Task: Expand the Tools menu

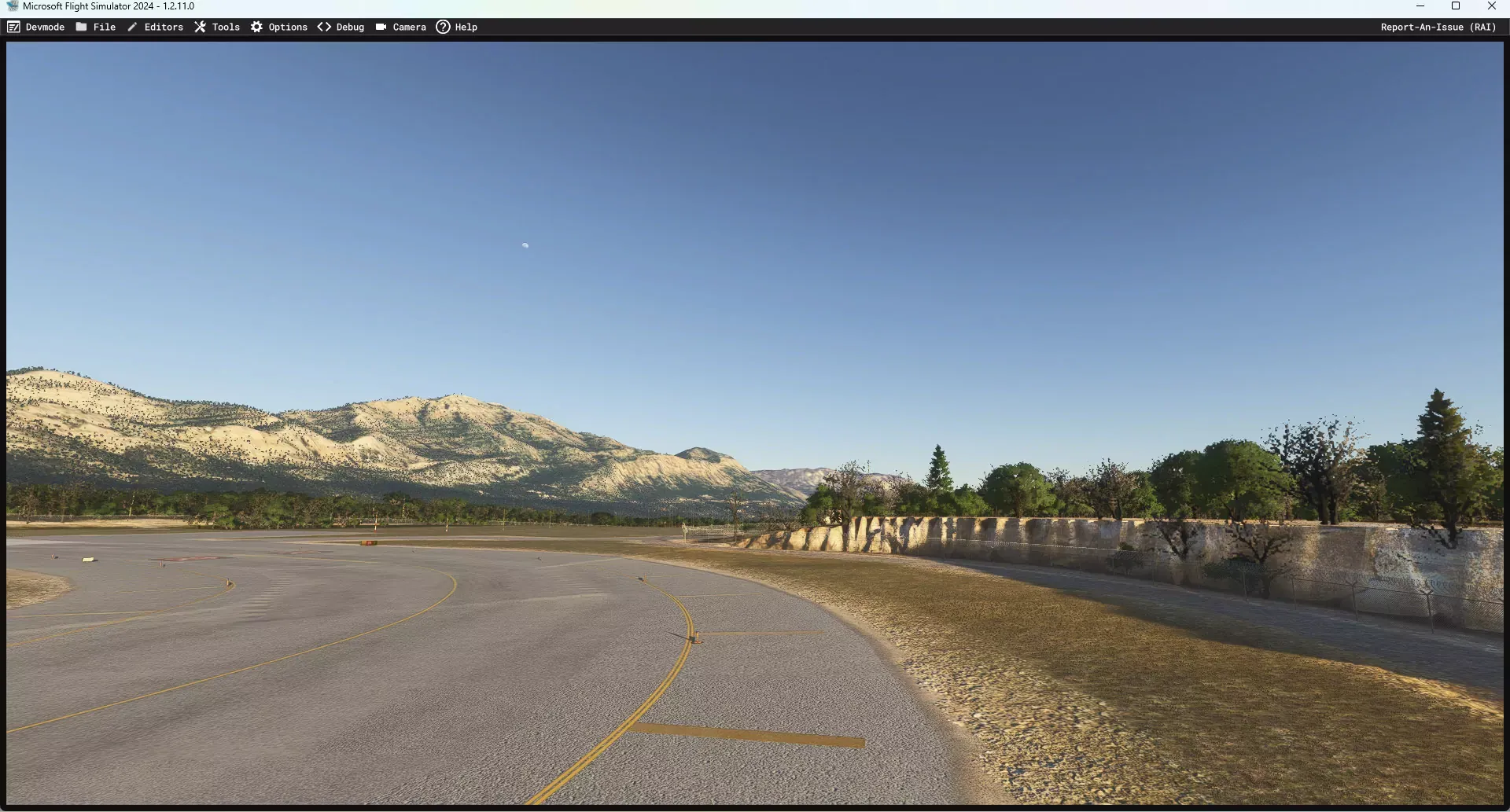Action: click(217, 27)
